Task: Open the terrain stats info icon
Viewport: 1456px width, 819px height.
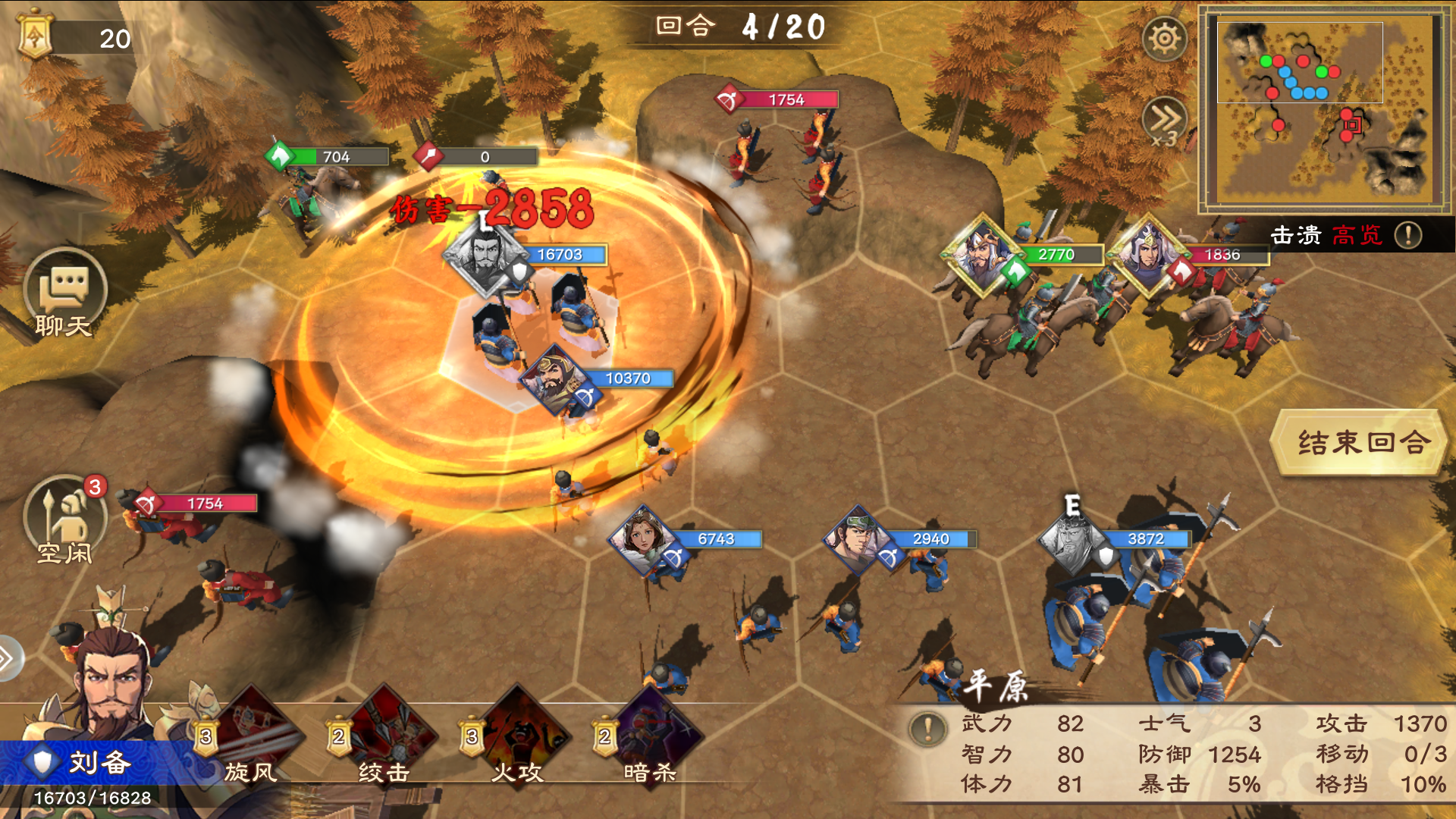Action: [927, 730]
